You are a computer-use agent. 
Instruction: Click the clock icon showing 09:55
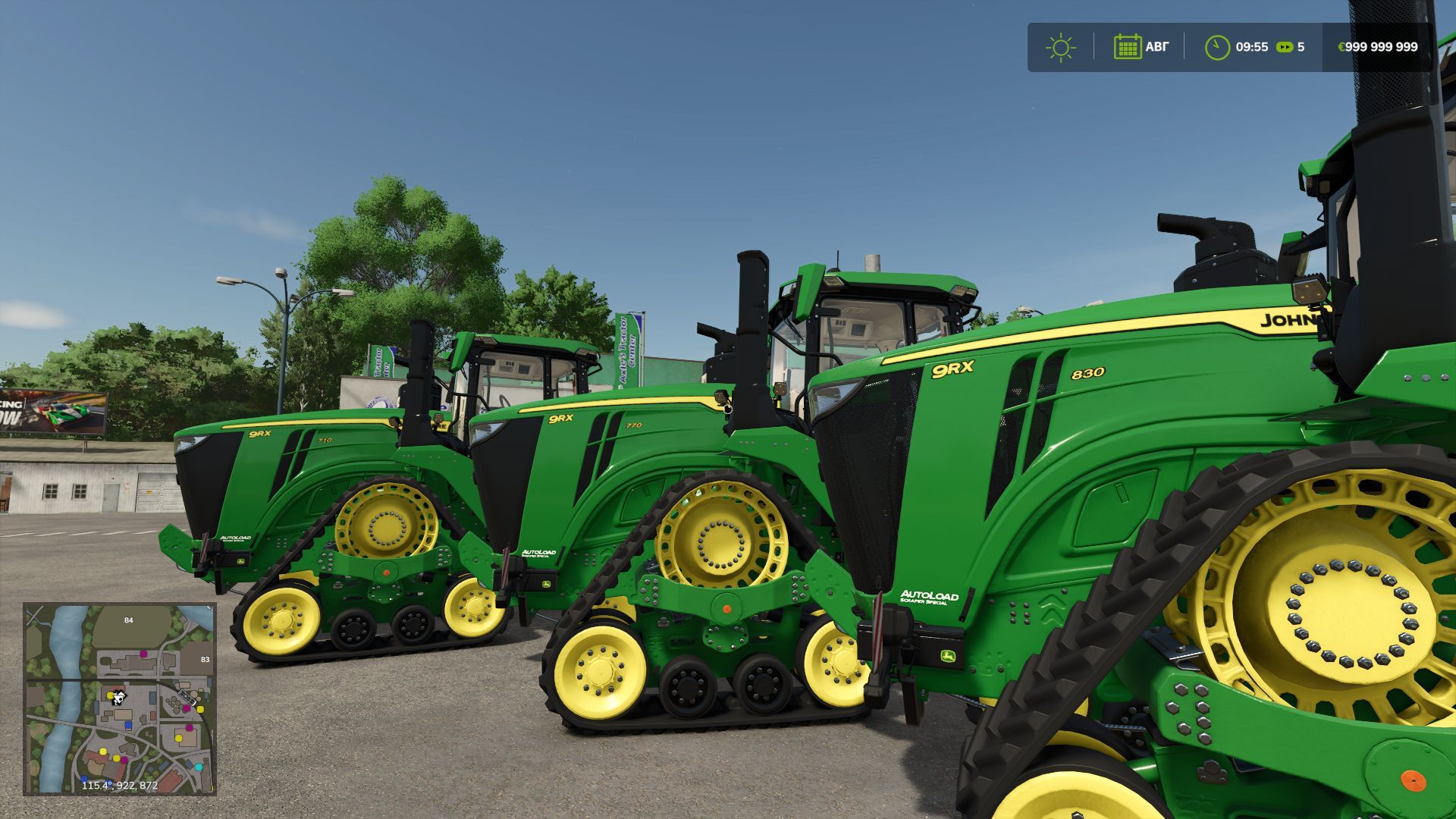pos(1217,46)
